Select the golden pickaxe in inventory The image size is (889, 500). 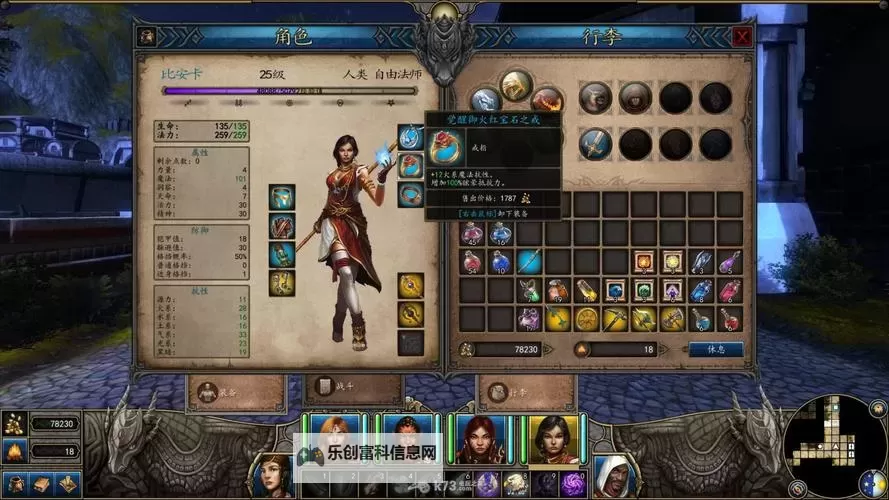615,319
